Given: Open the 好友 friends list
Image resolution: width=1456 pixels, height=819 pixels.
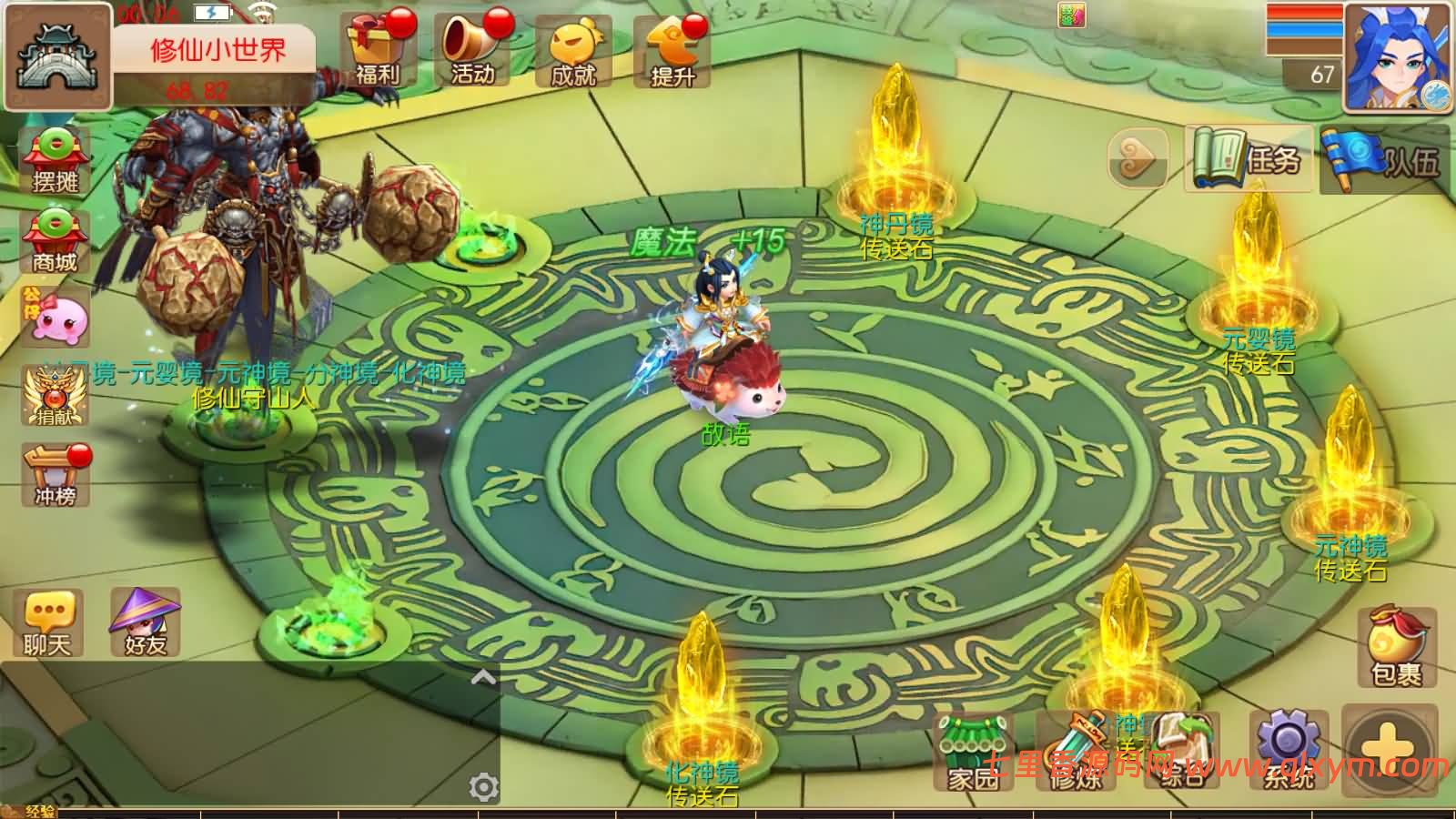Looking at the screenshot, I should [146, 623].
